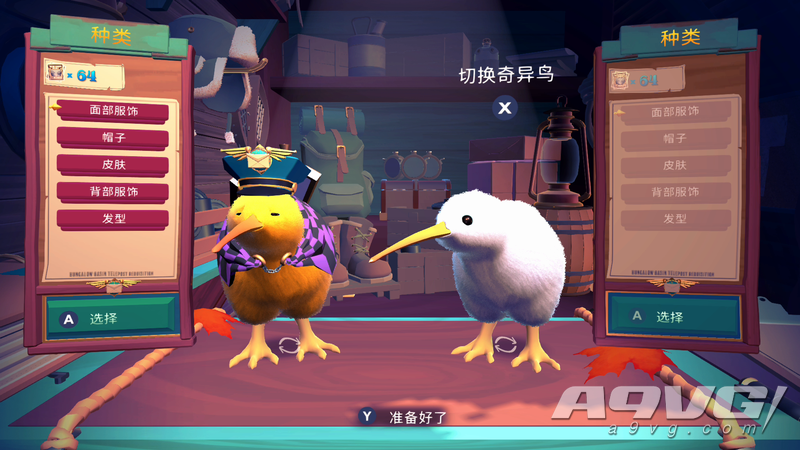Image resolution: width=800 pixels, height=450 pixels.
Task: Choose 帽子 in the bright active panel
Action: click(x=112, y=138)
